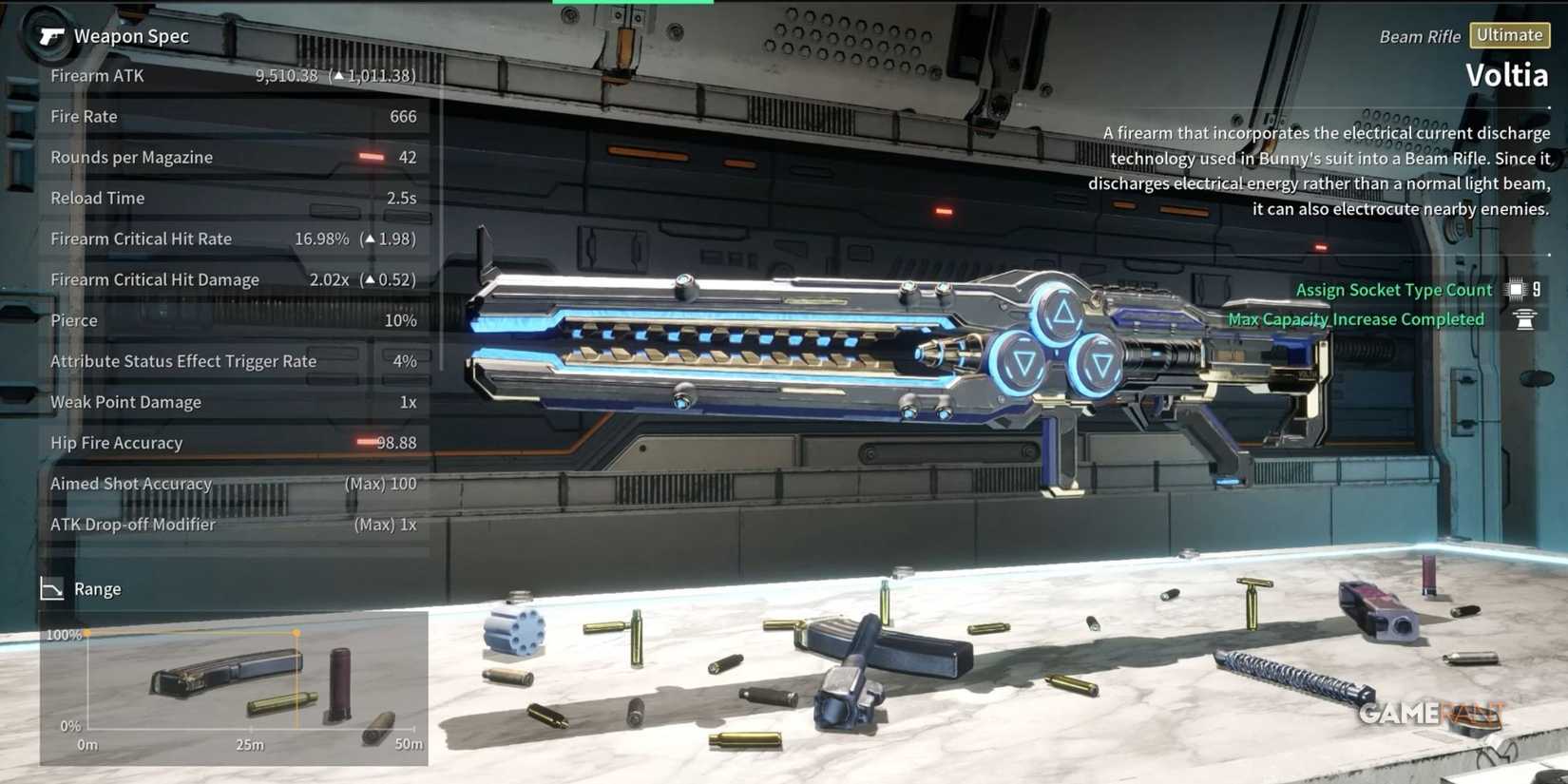Click the Assign Socket Type chip icon
1568x784 pixels.
tap(1515, 289)
